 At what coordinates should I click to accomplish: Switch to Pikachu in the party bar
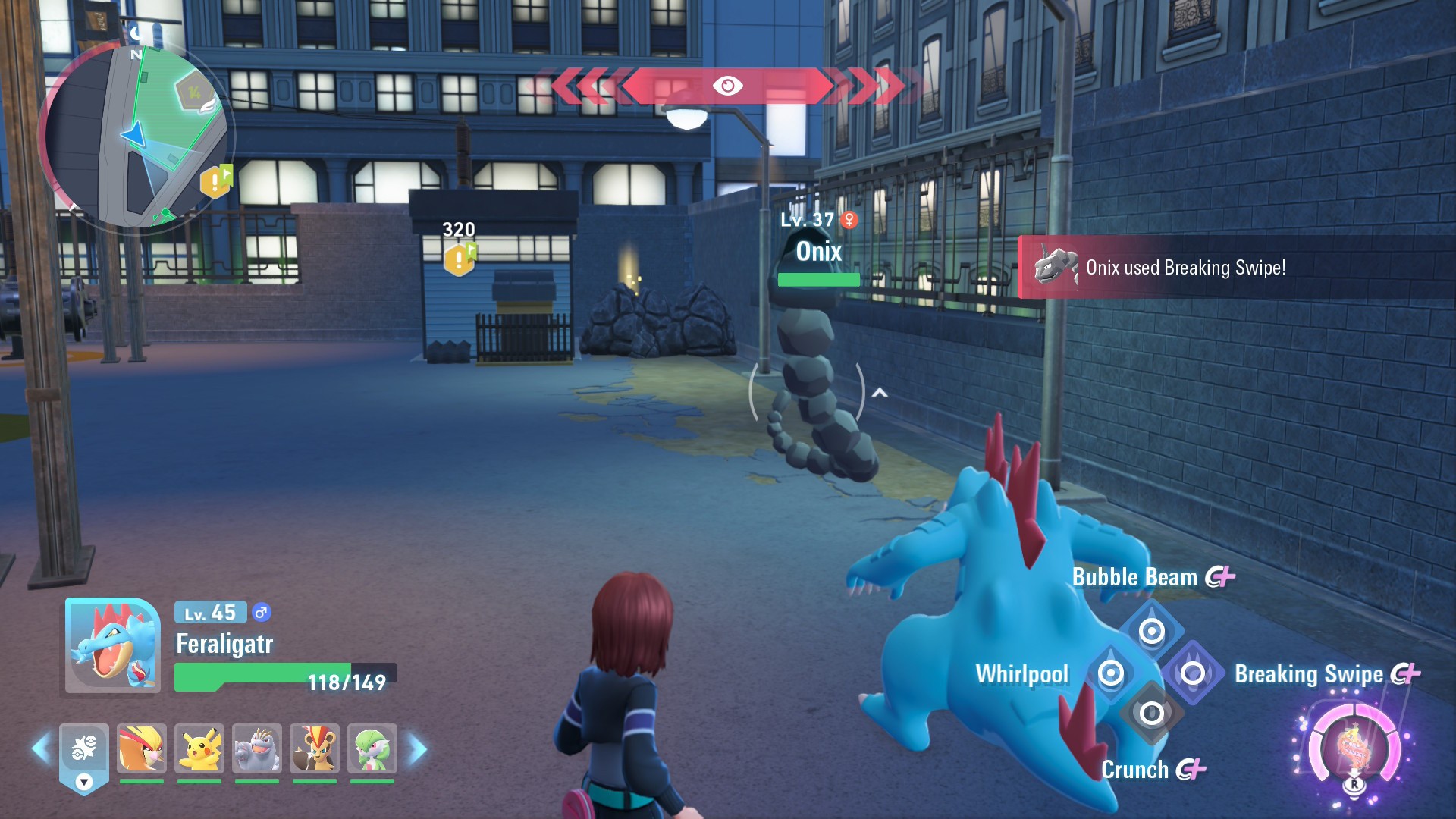[199, 748]
